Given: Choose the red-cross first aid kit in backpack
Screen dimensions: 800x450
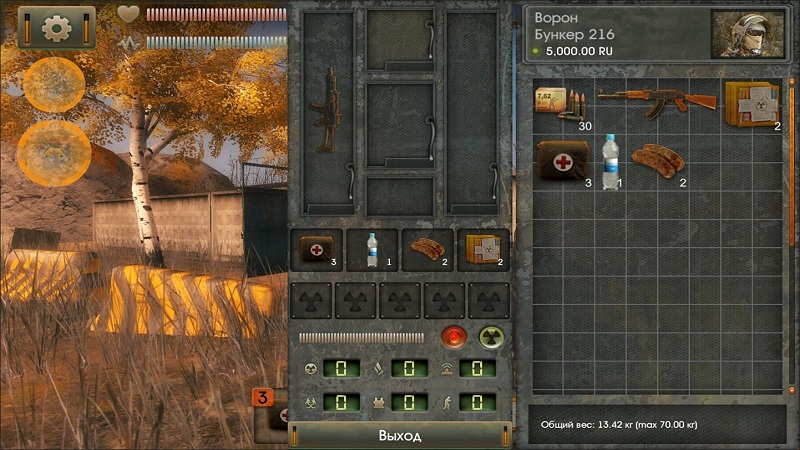Looking at the screenshot, I should coord(561,161).
